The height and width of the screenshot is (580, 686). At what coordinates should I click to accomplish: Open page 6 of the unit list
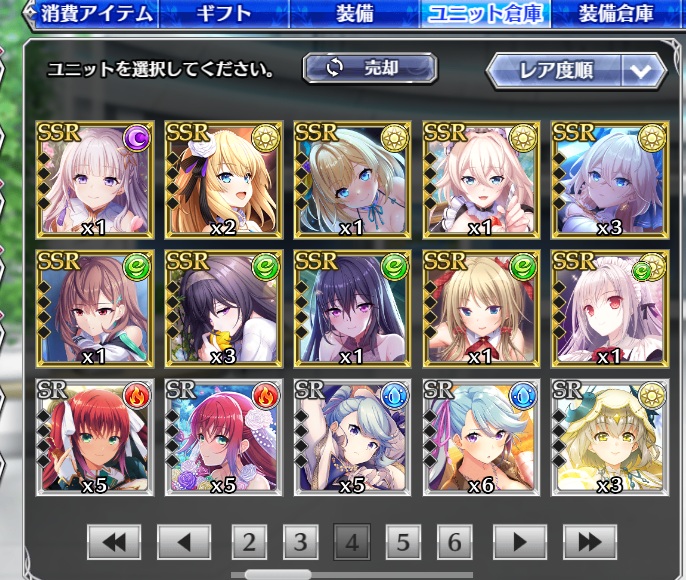point(454,542)
